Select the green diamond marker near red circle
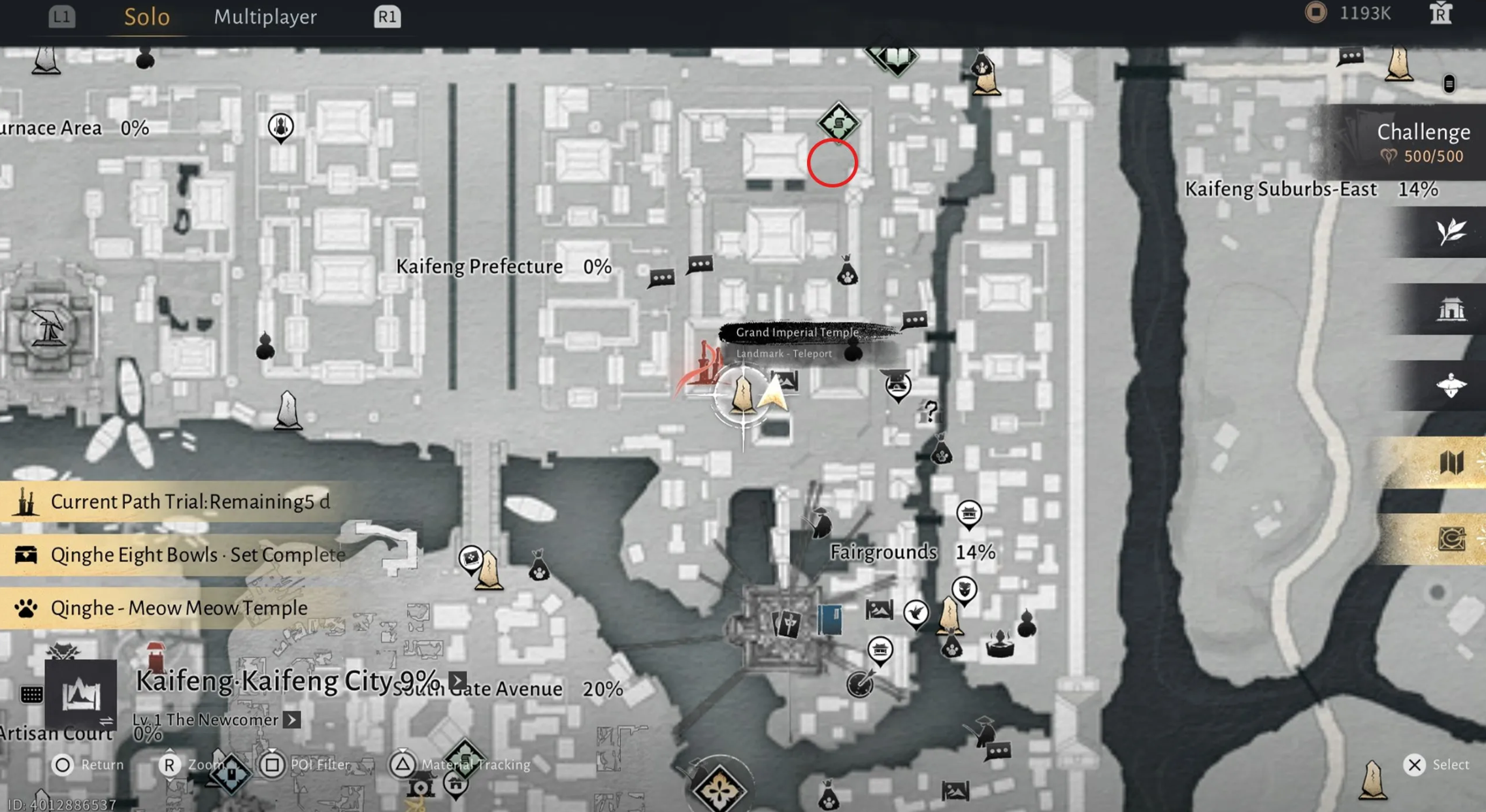Image resolution: width=1486 pixels, height=812 pixels. pos(838,122)
